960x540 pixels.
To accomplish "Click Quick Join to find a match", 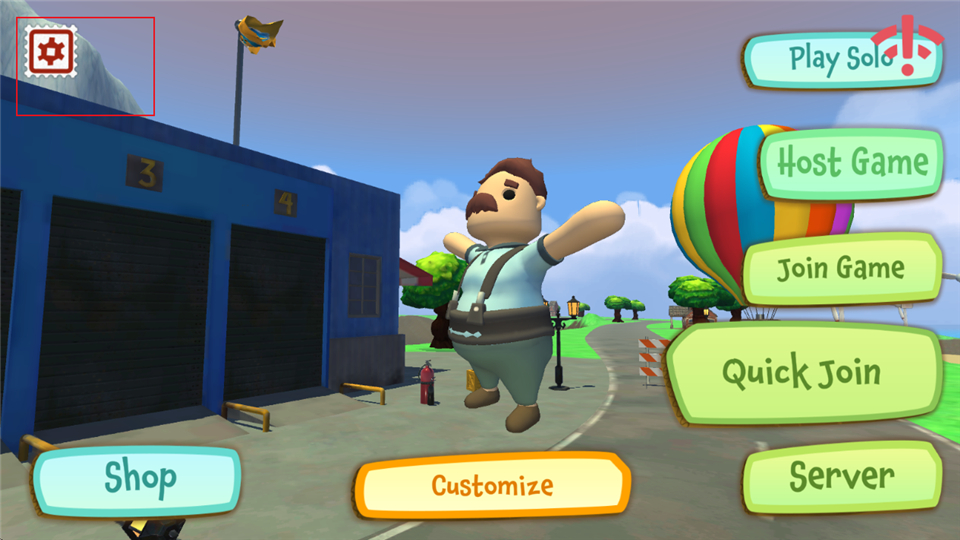I will (x=801, y=374).
